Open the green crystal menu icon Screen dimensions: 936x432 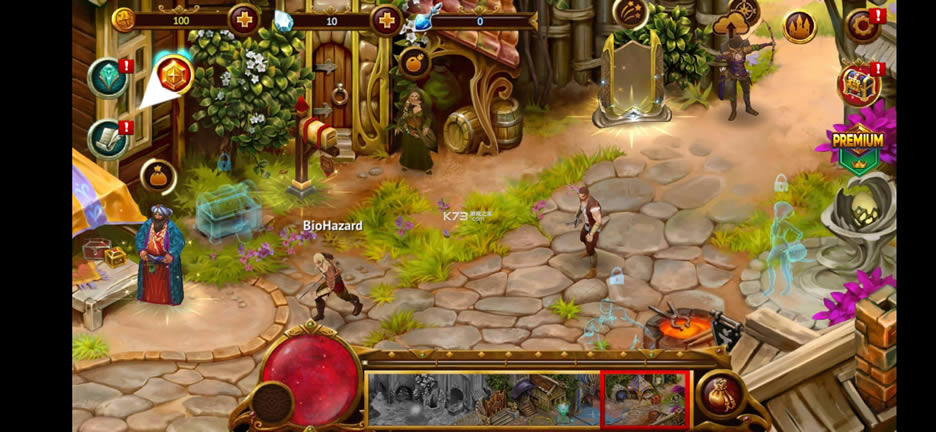[x=107, y=79]
